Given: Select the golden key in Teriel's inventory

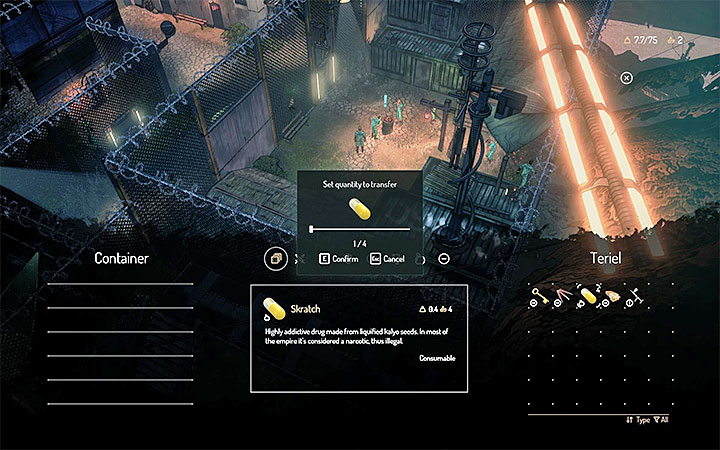Looking at the screenshot, I should click(x=541, y=297).
